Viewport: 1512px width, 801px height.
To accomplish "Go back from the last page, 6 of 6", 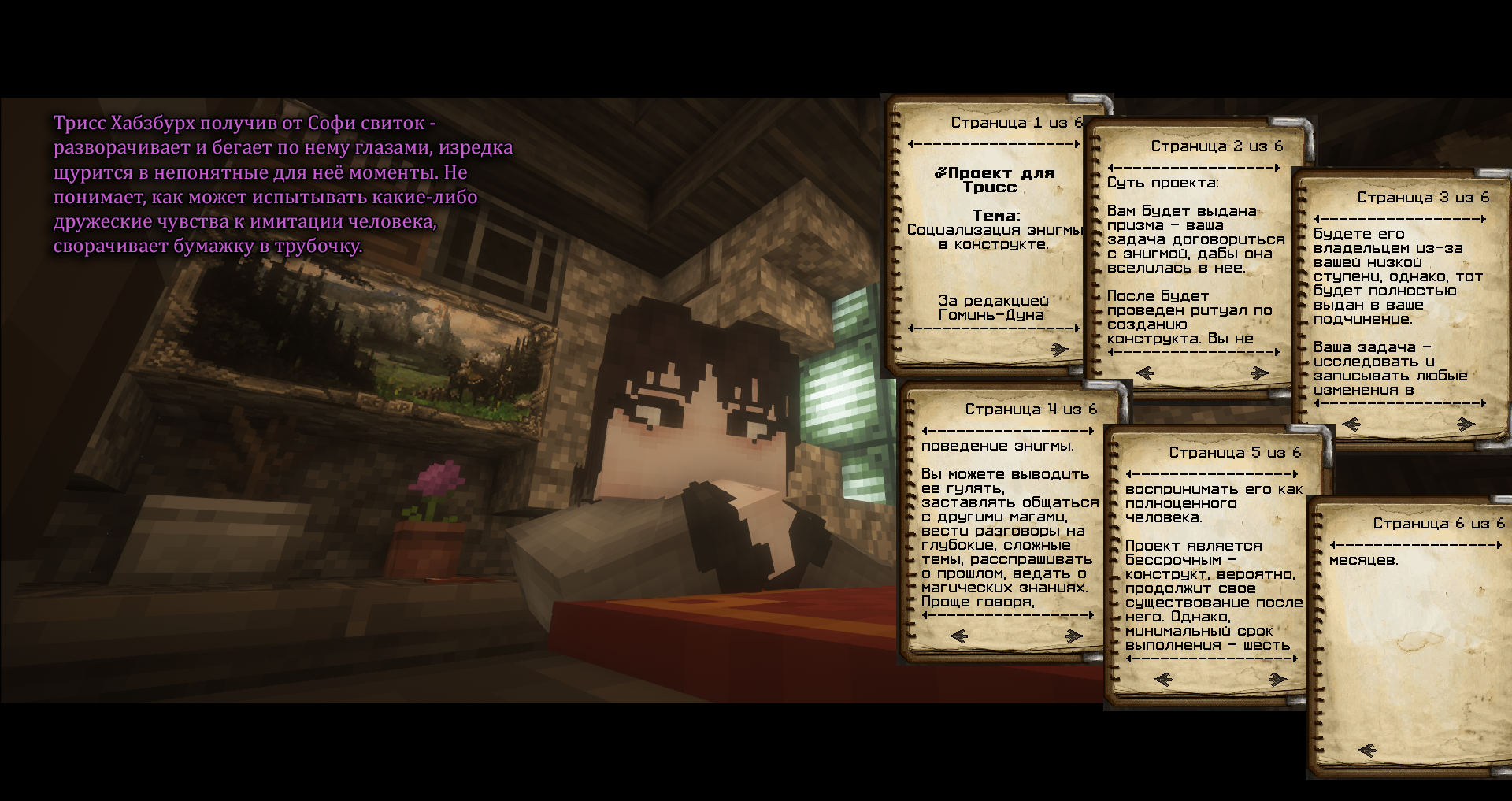I will point(1367,750).
